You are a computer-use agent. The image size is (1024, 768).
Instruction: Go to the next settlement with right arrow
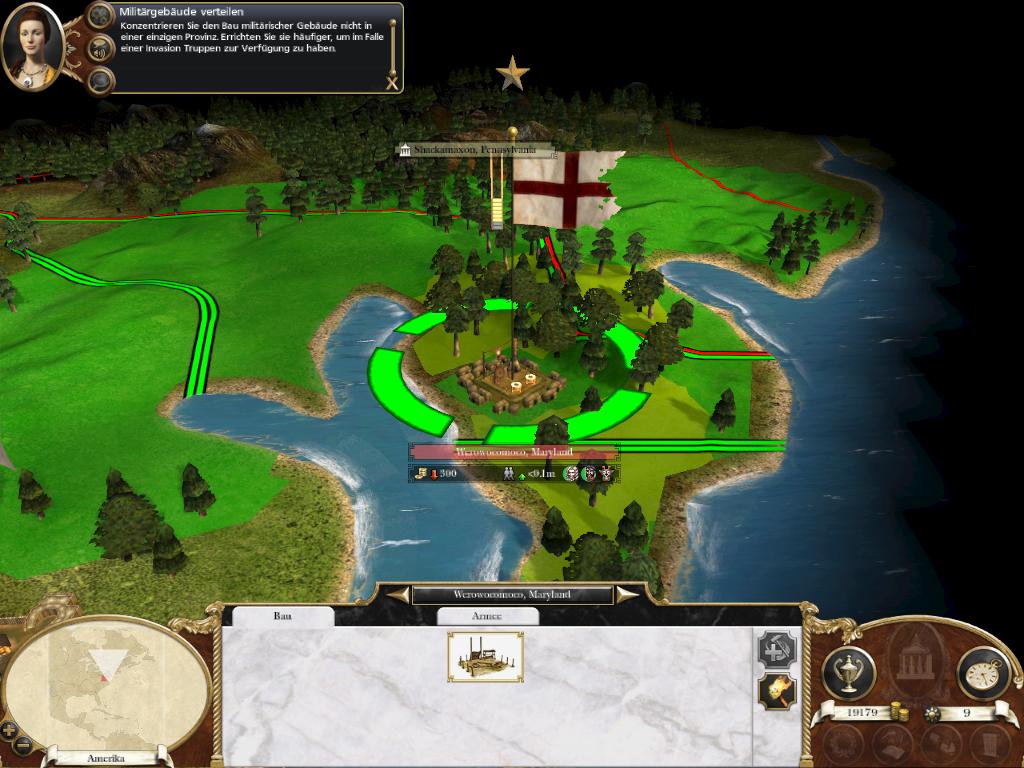pyautogui.click(x=627, y=595)
